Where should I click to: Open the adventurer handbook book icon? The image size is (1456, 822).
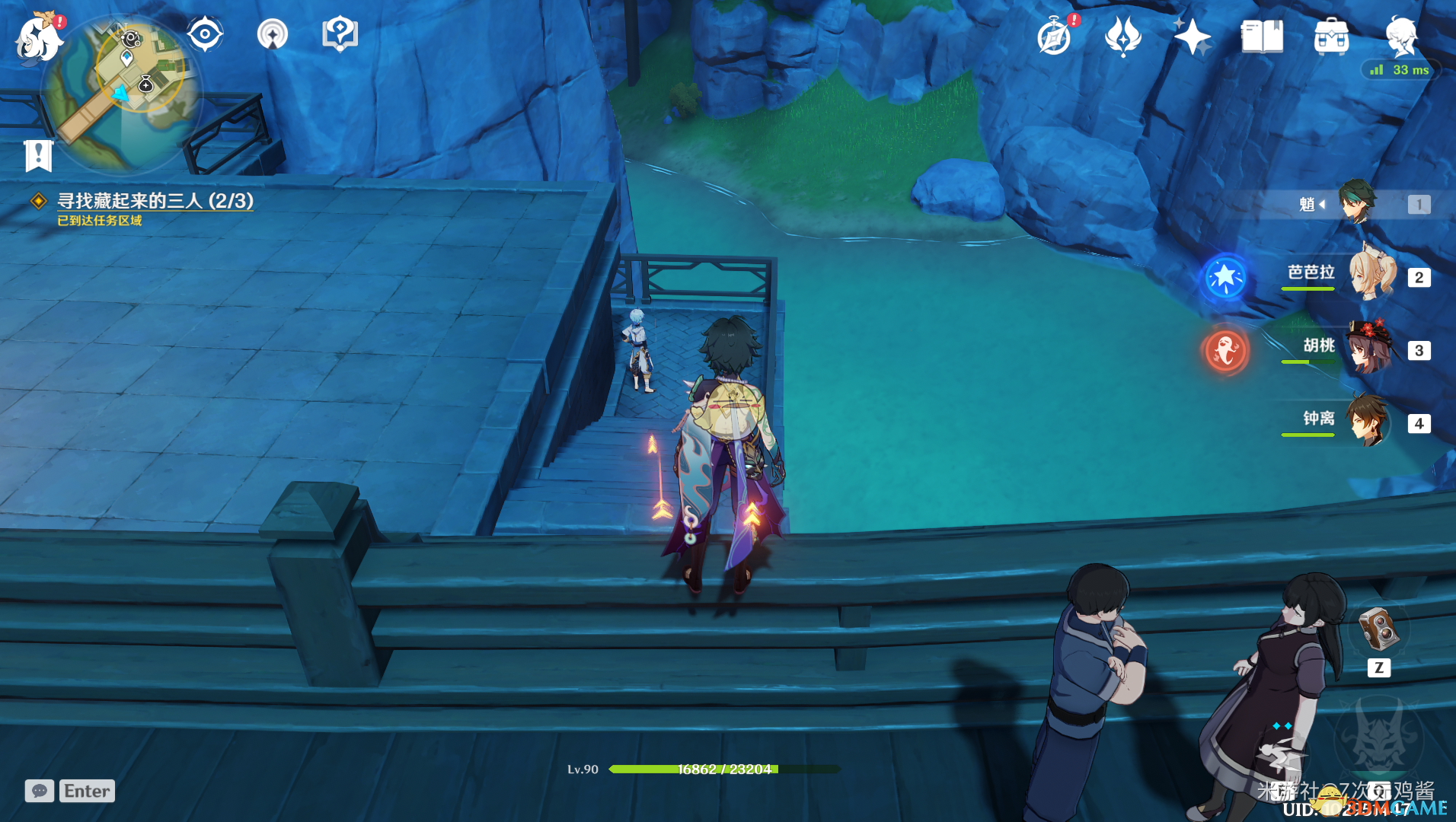(1261, 37)
